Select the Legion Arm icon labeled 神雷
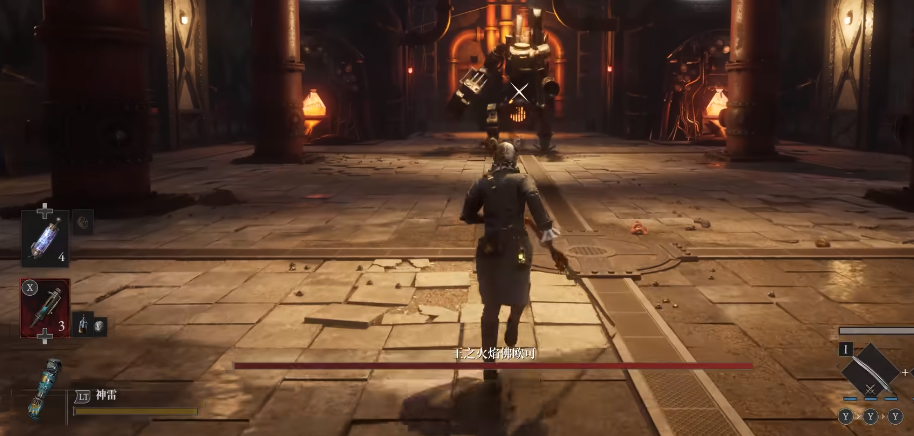This screenshot has width=914, height=436. [x=46, y=388]
